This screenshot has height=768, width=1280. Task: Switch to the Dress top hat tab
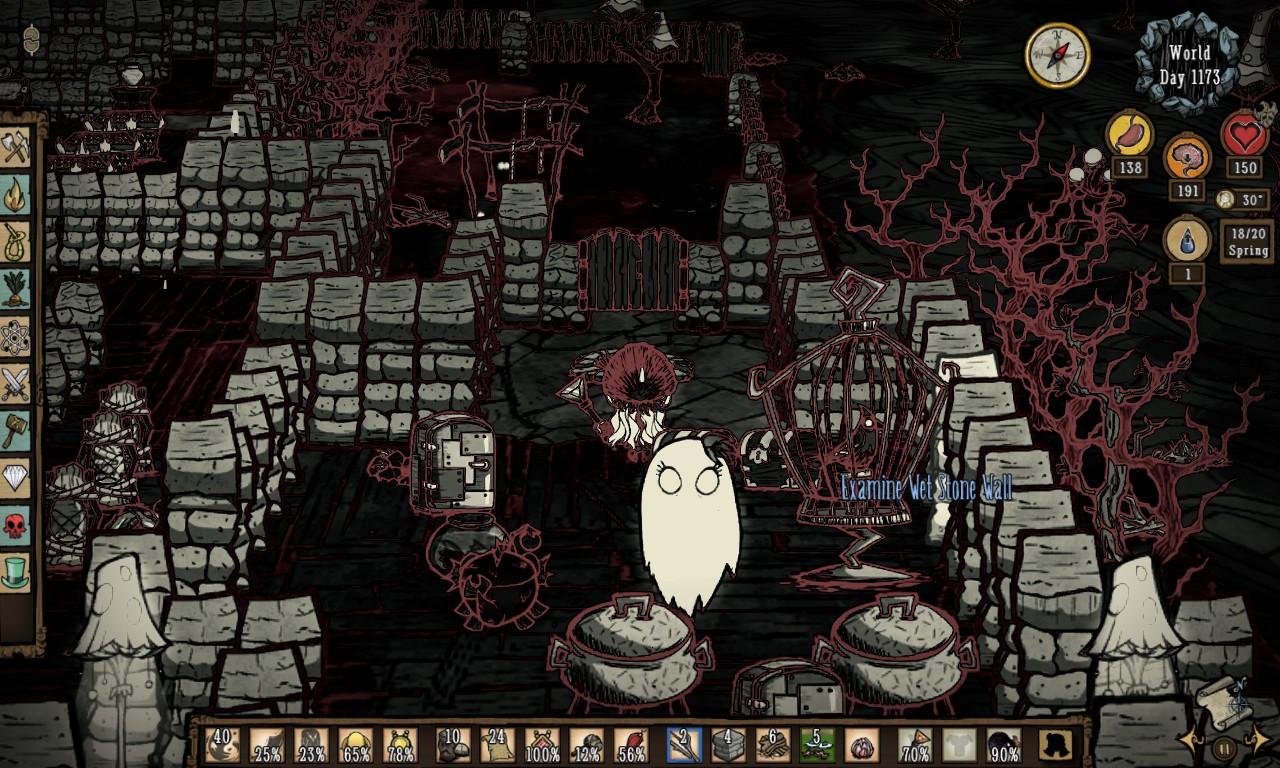tap(16, 572)
